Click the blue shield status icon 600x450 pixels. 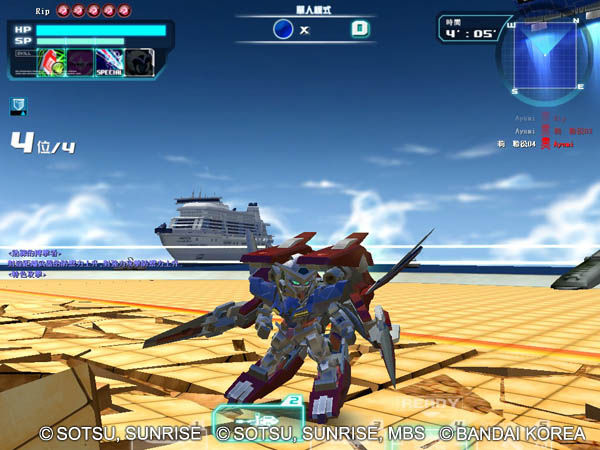[18, 104]
